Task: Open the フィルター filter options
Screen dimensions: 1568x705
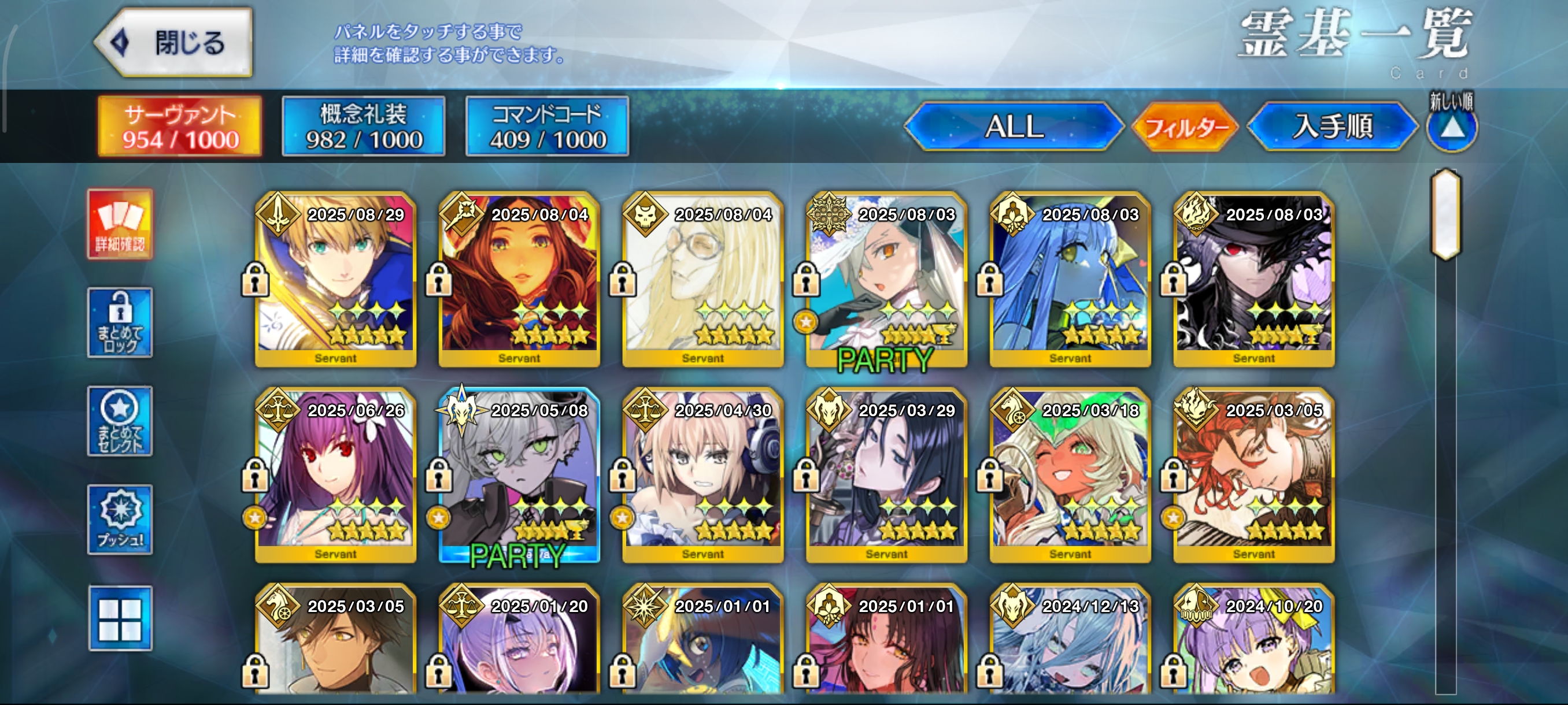Action: (x=1186, y=127)
